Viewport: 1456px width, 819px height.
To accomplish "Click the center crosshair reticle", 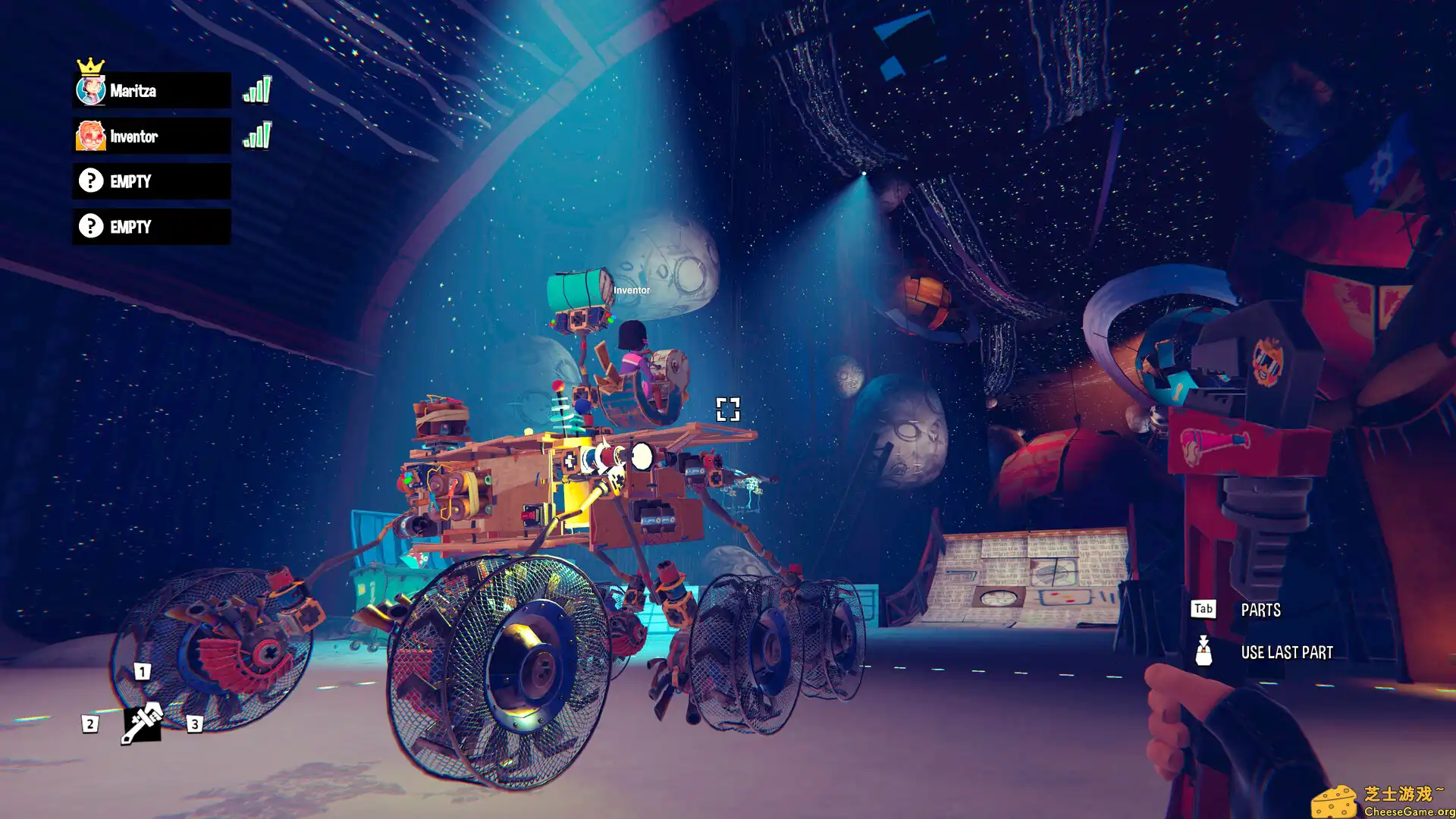I will [728, 410].
